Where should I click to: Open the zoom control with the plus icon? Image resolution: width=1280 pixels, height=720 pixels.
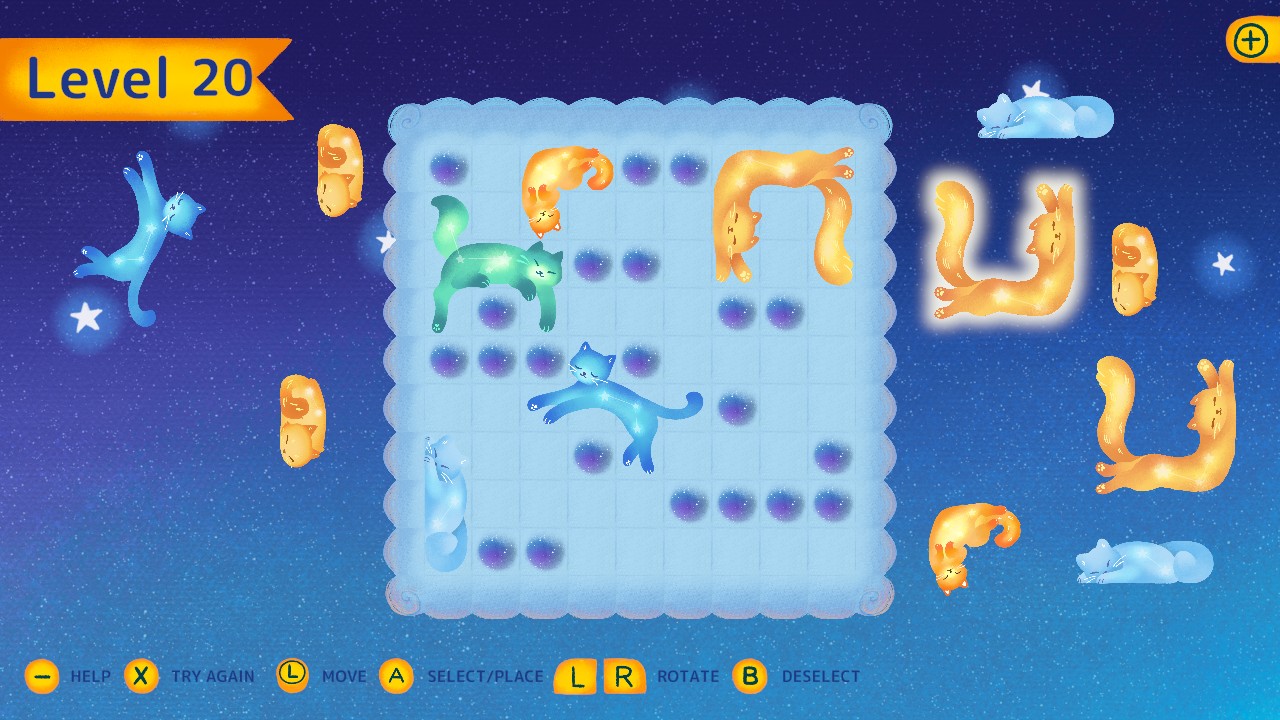(1249, 41)
